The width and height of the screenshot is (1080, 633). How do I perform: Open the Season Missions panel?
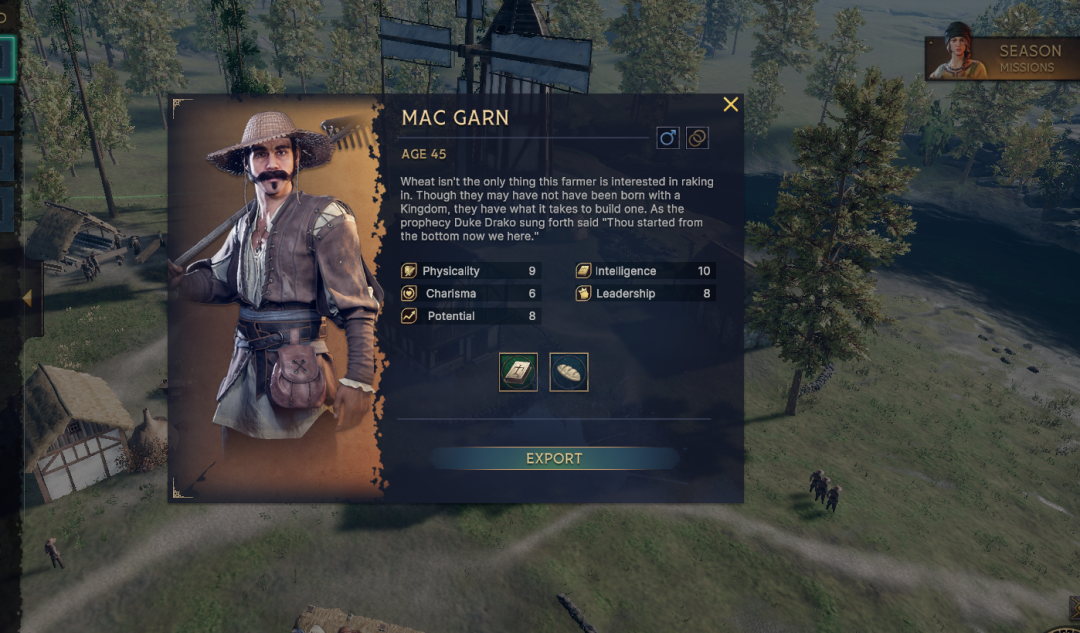tap(1003, 59)
